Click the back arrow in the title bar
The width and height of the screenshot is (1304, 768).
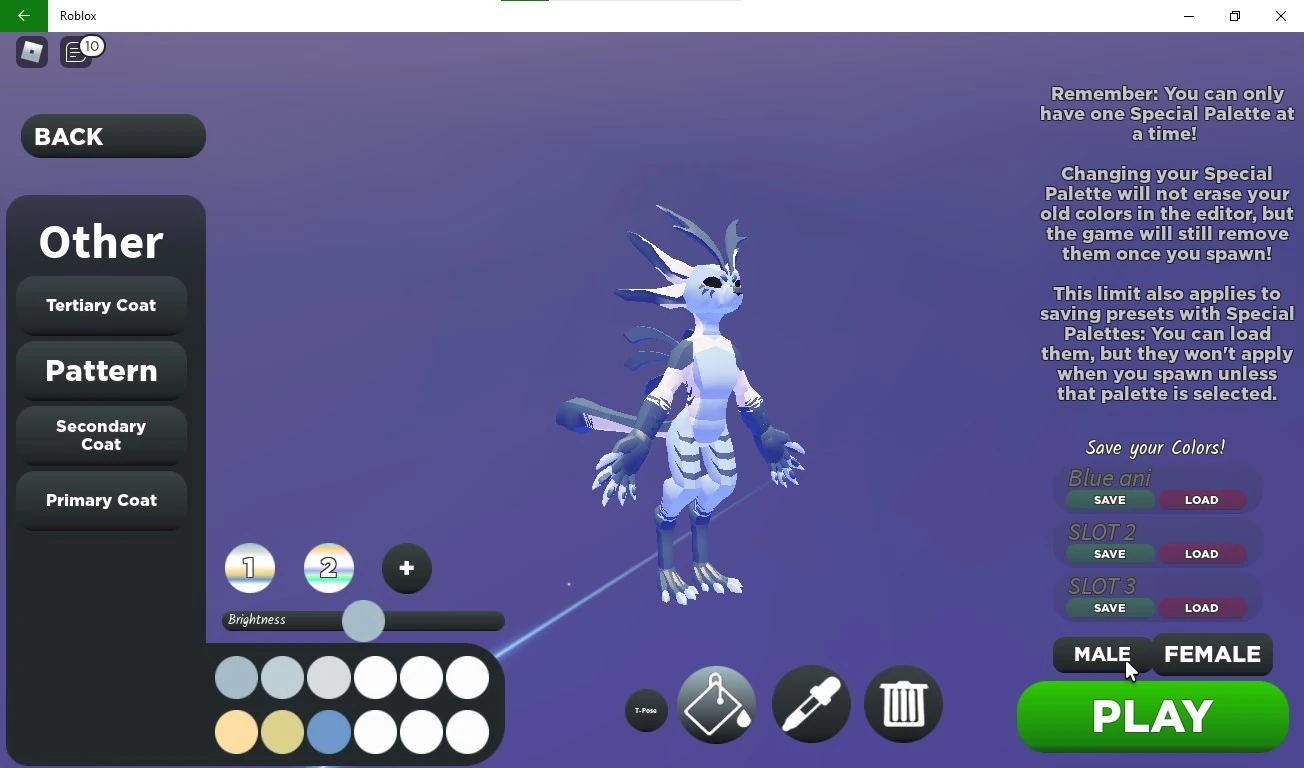point(22,16)
